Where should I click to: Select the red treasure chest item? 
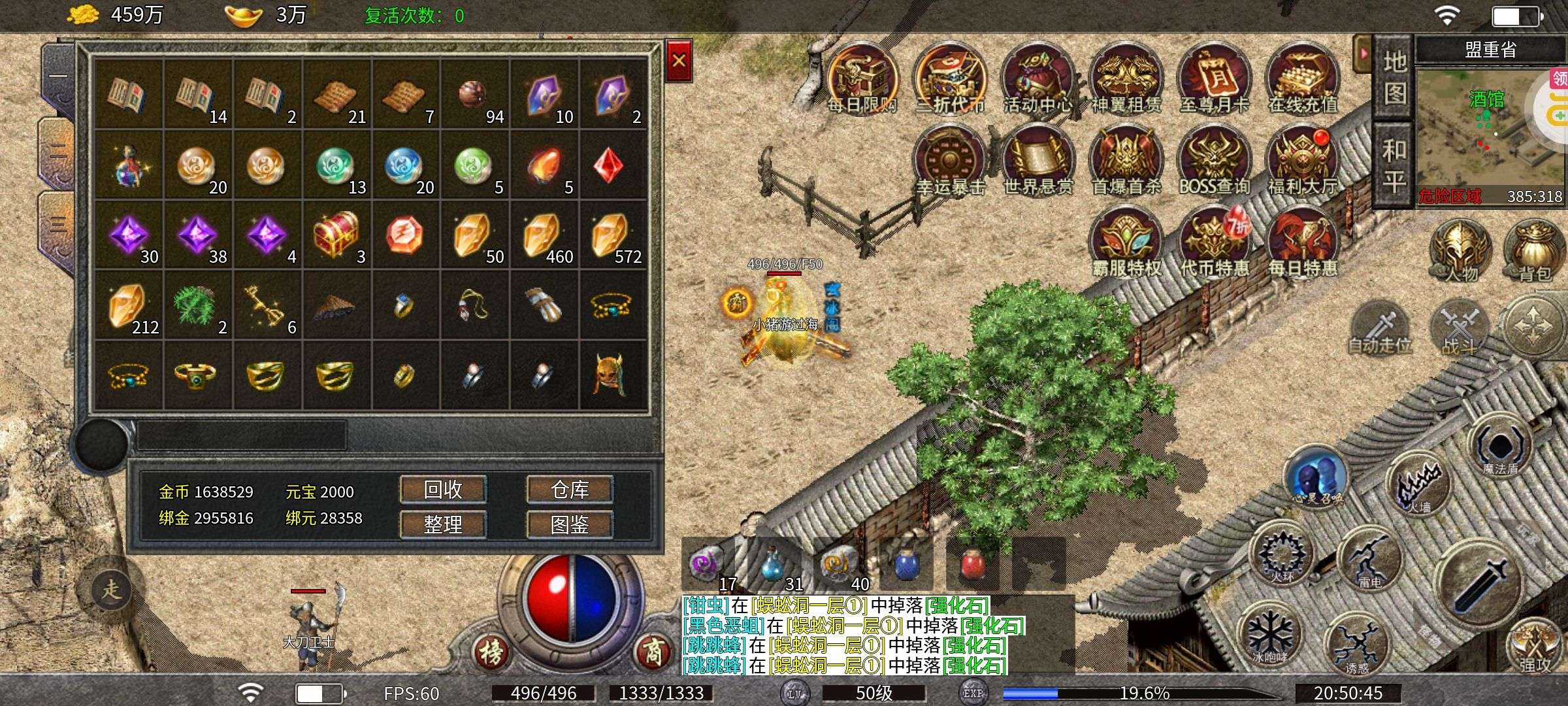pos(336,234)
